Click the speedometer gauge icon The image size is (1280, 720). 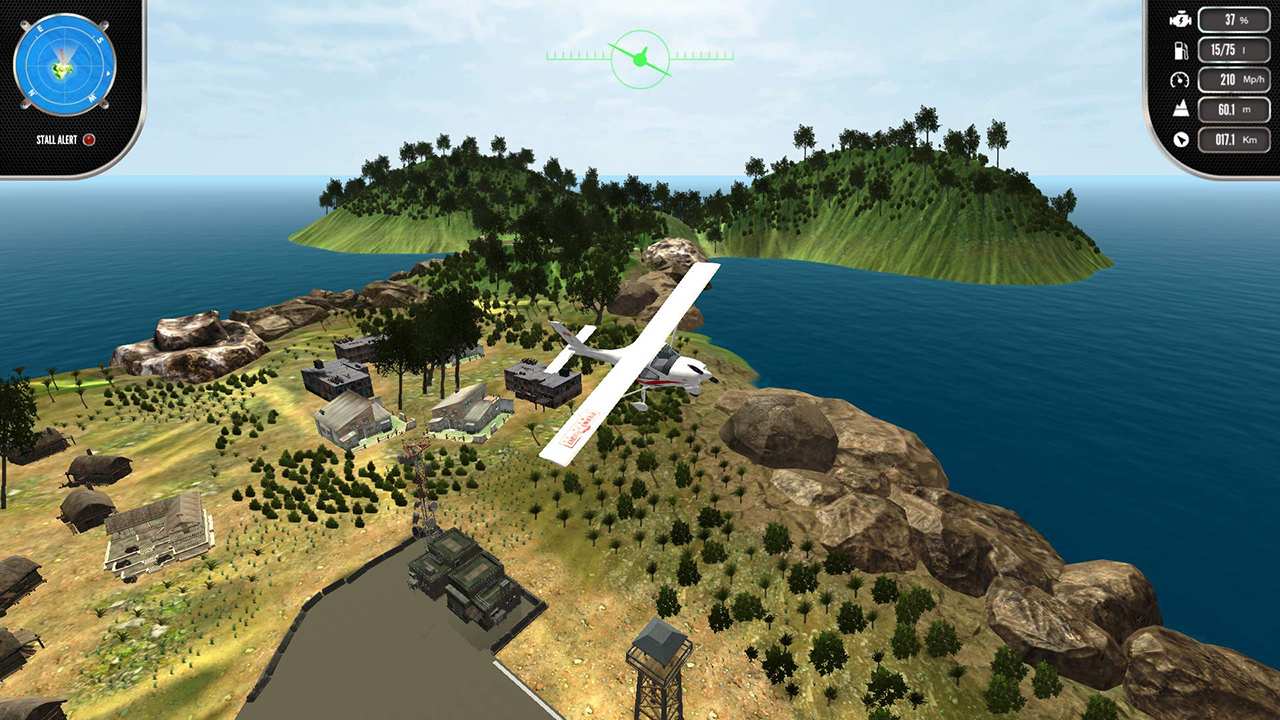click(1179, 80)
